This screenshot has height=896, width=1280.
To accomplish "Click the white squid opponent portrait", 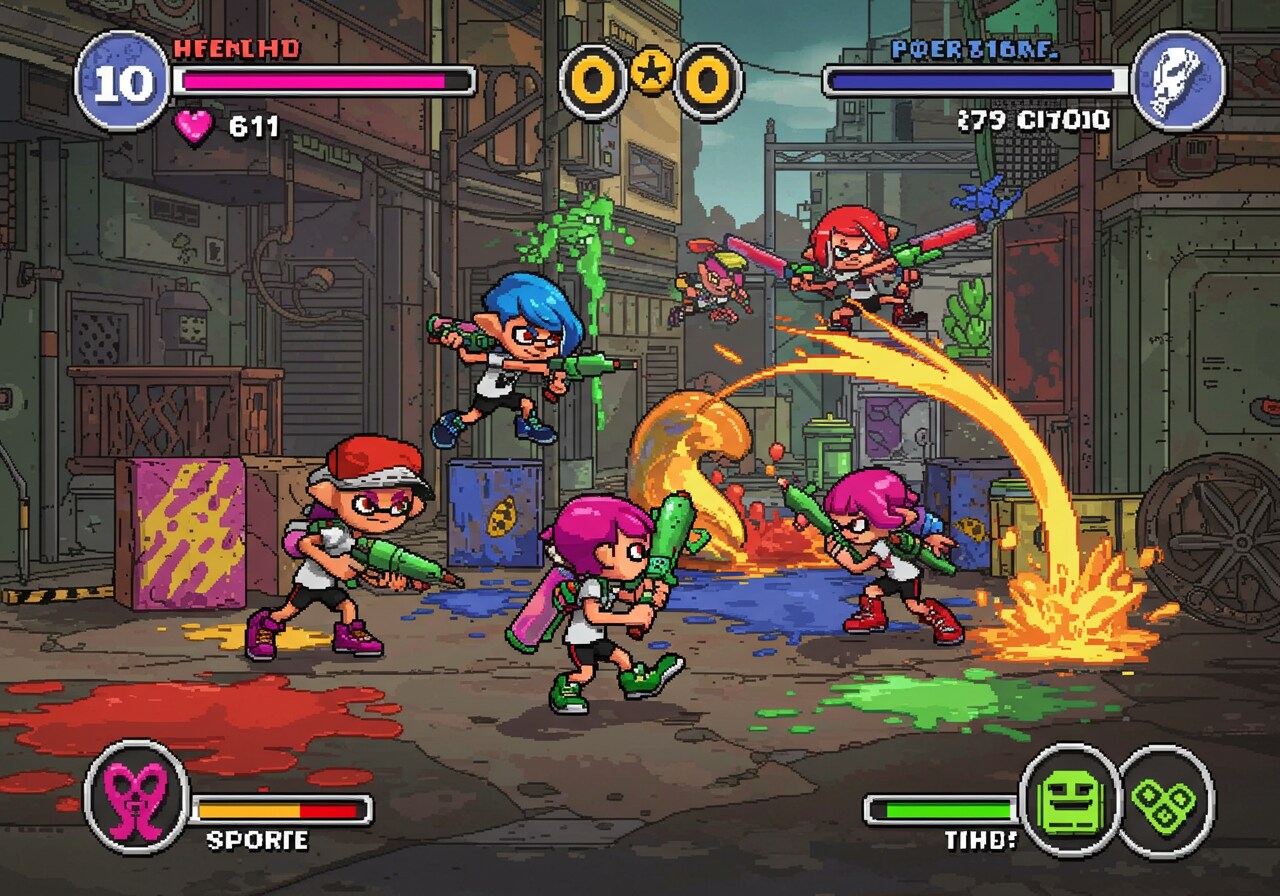I will coord(1179,81).
